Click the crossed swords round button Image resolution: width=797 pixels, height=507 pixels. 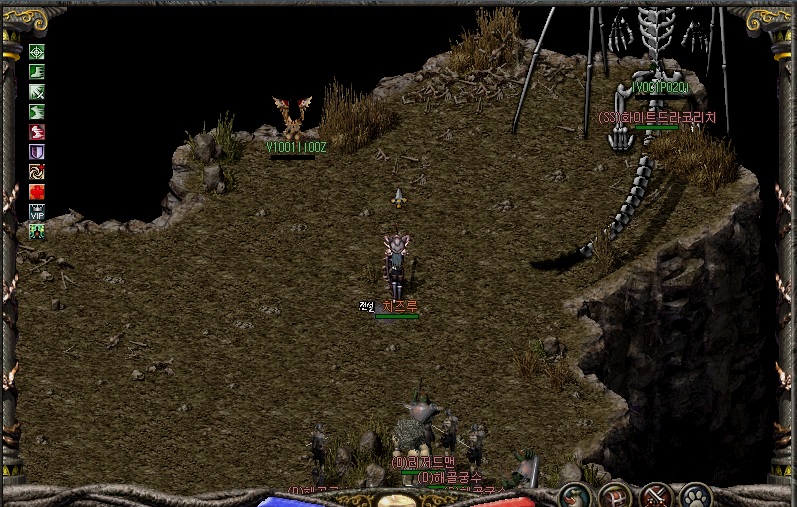[x=655, y=495]
